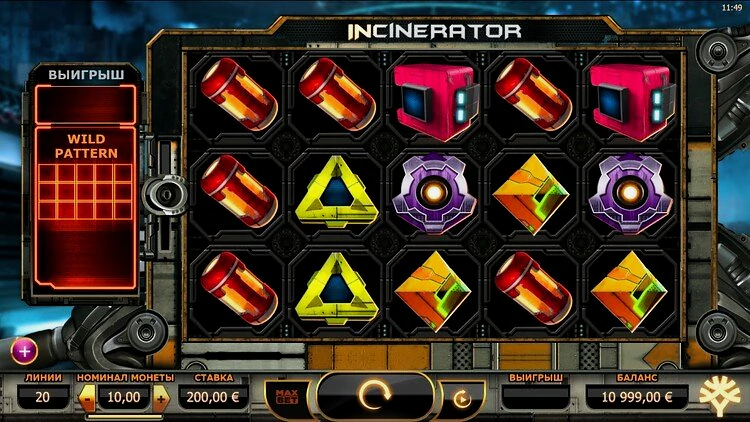Viewport: 750px width, 422px height.
Task: Open the purple plus menu button
Action: coord(24,350)
